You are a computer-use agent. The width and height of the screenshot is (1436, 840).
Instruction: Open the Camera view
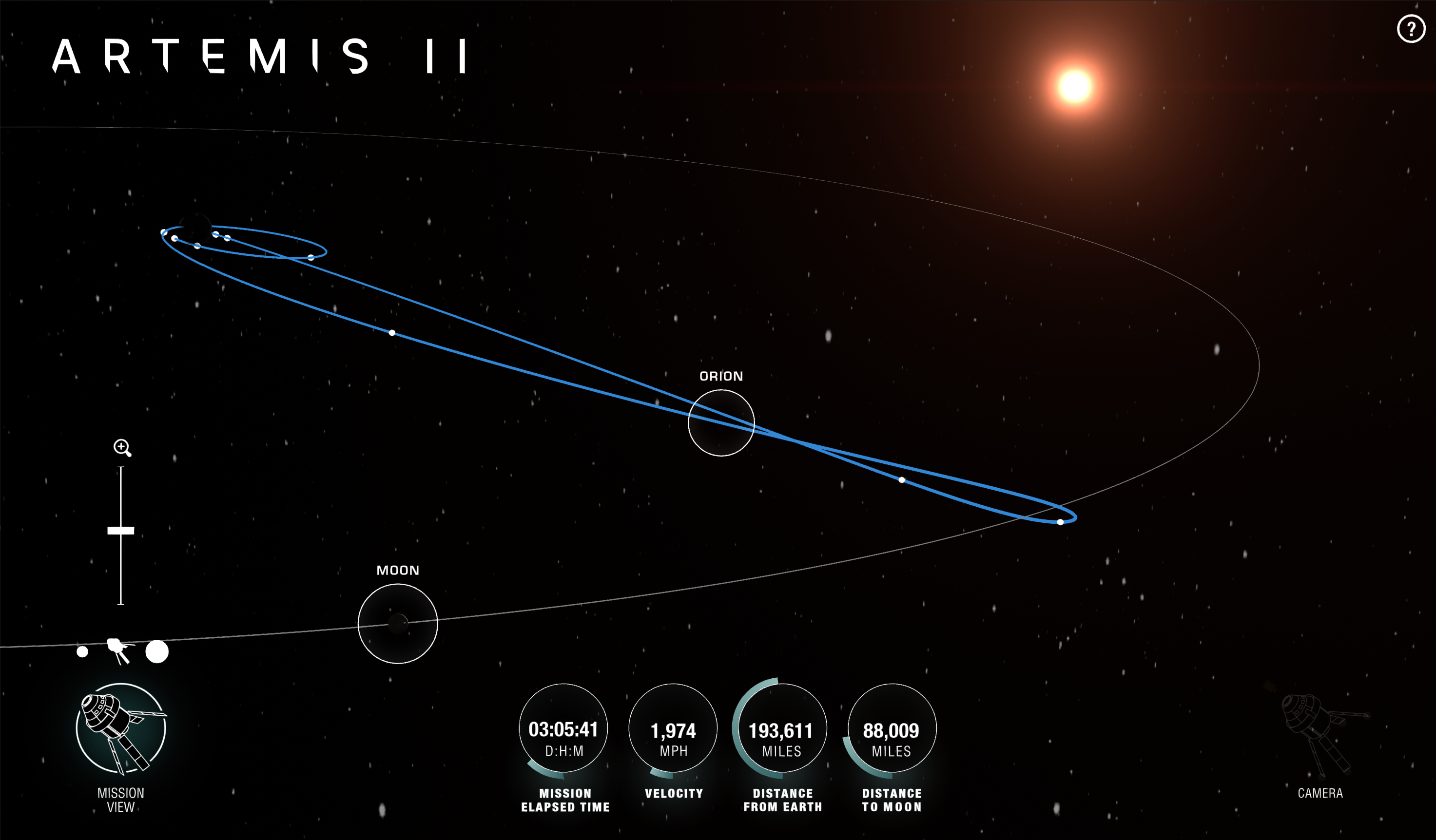point(1320,735)
